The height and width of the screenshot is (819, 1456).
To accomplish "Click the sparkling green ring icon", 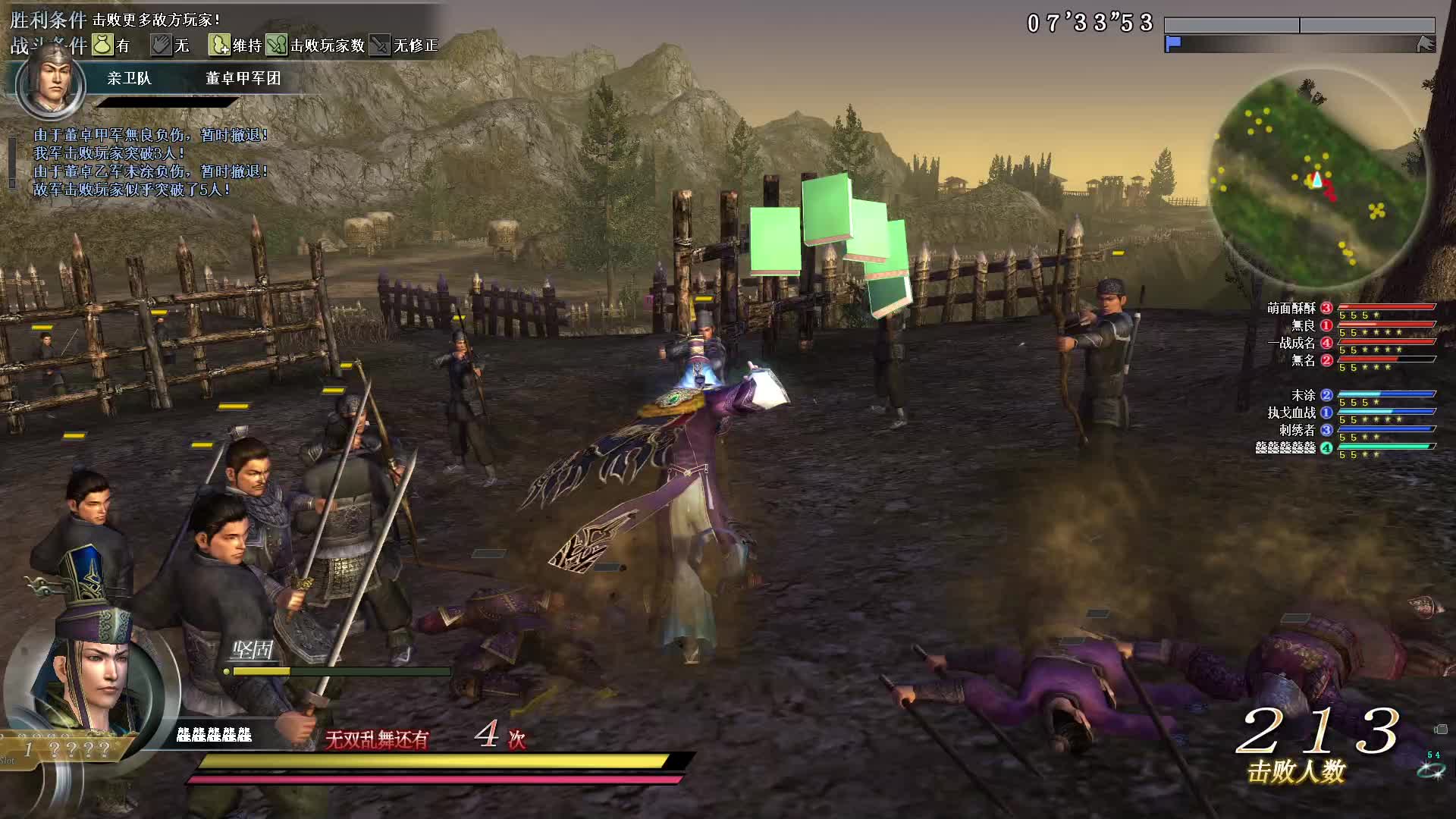I will [1430, 770].
